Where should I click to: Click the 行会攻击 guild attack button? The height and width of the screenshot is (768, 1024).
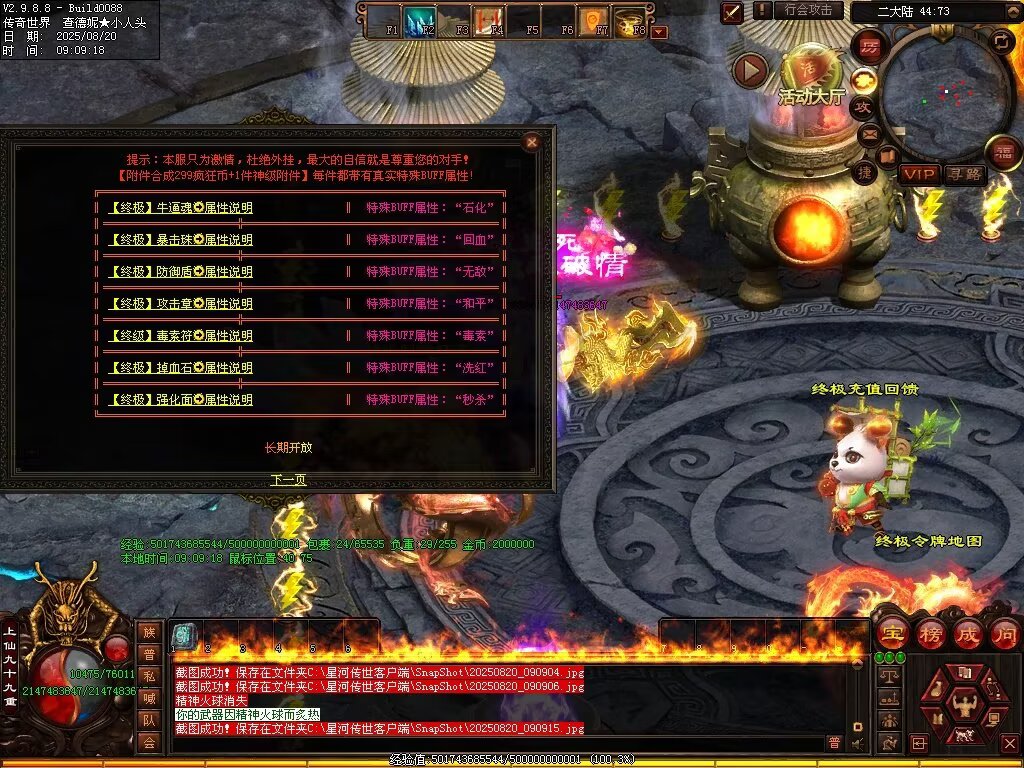[x=809, y=10]
